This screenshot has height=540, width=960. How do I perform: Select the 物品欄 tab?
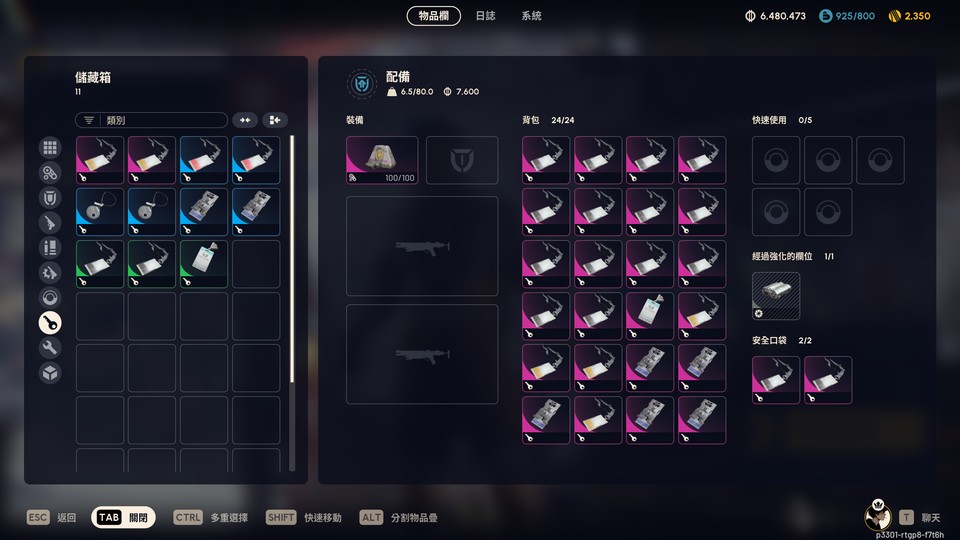click(x=435, y=16)
